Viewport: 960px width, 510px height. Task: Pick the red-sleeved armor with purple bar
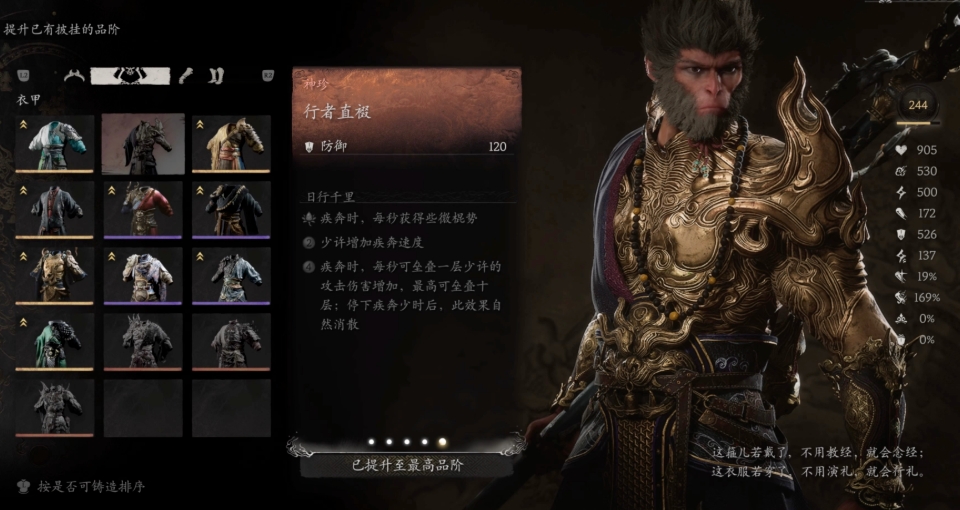143,208
